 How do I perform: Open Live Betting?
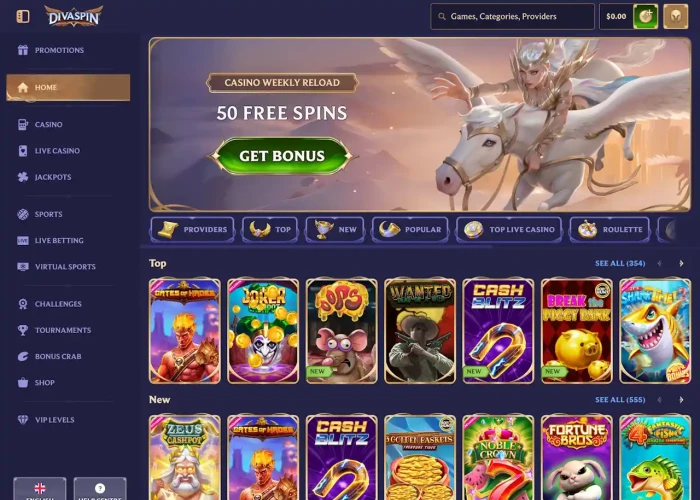tap(59, 241)
